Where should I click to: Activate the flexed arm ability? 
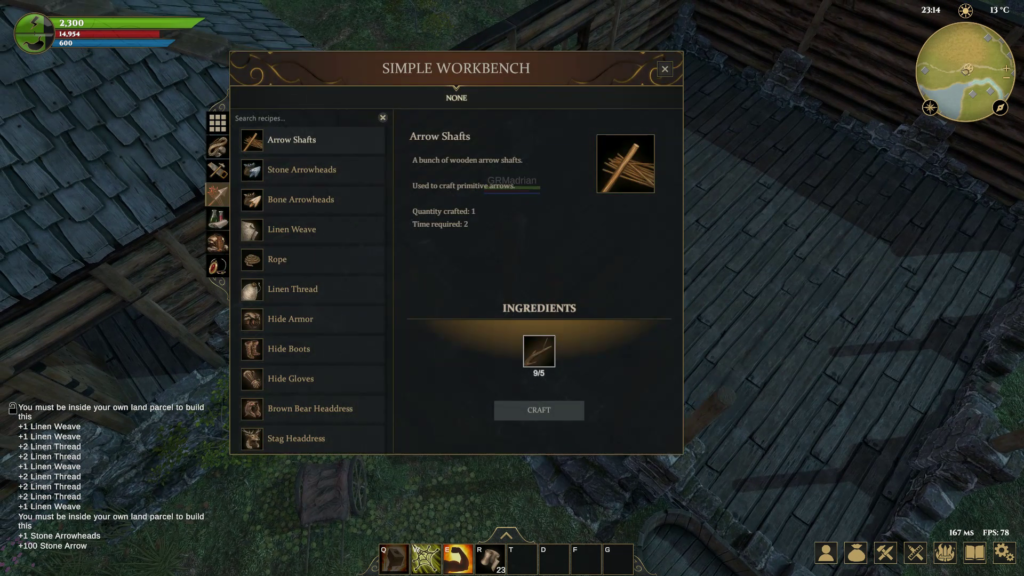click(458, 558)
